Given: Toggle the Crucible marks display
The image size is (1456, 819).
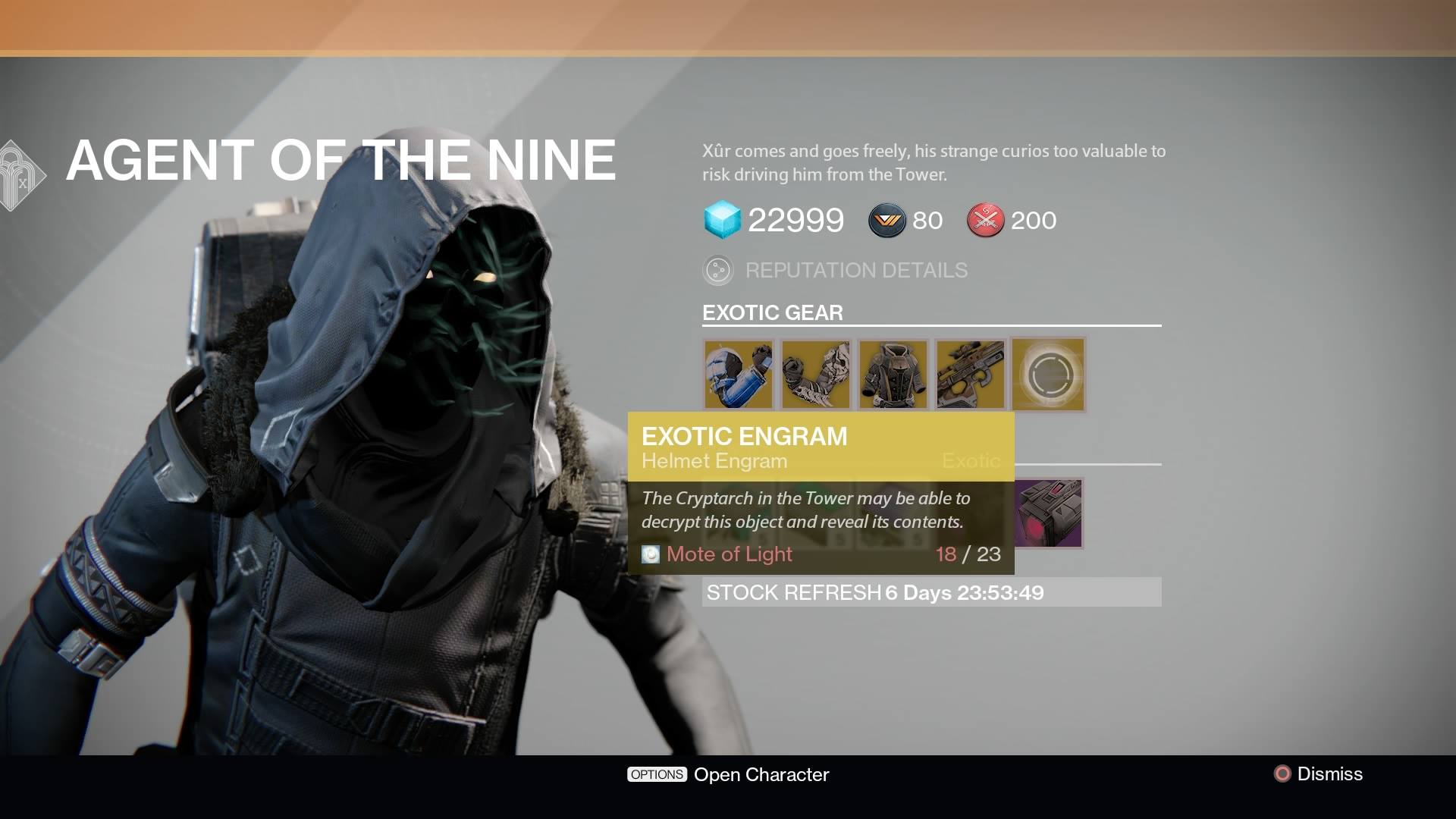Looking at the screenshot, I should coord(984,221).
